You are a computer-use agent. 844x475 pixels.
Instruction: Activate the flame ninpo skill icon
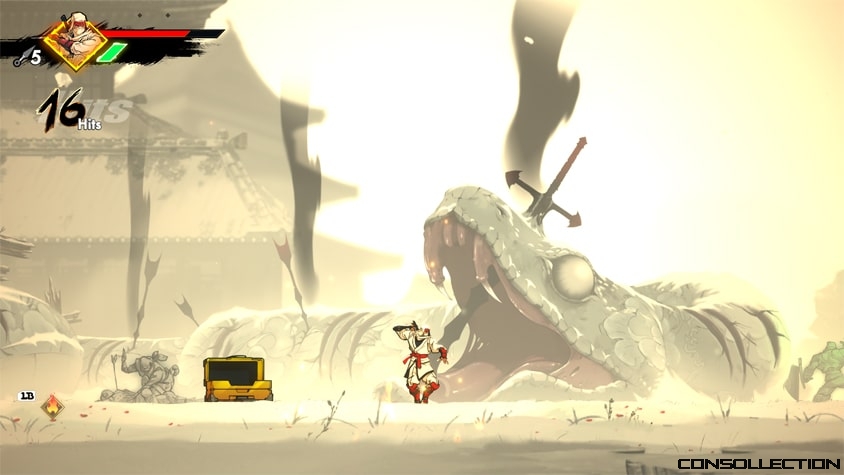[x=53, y=407]
